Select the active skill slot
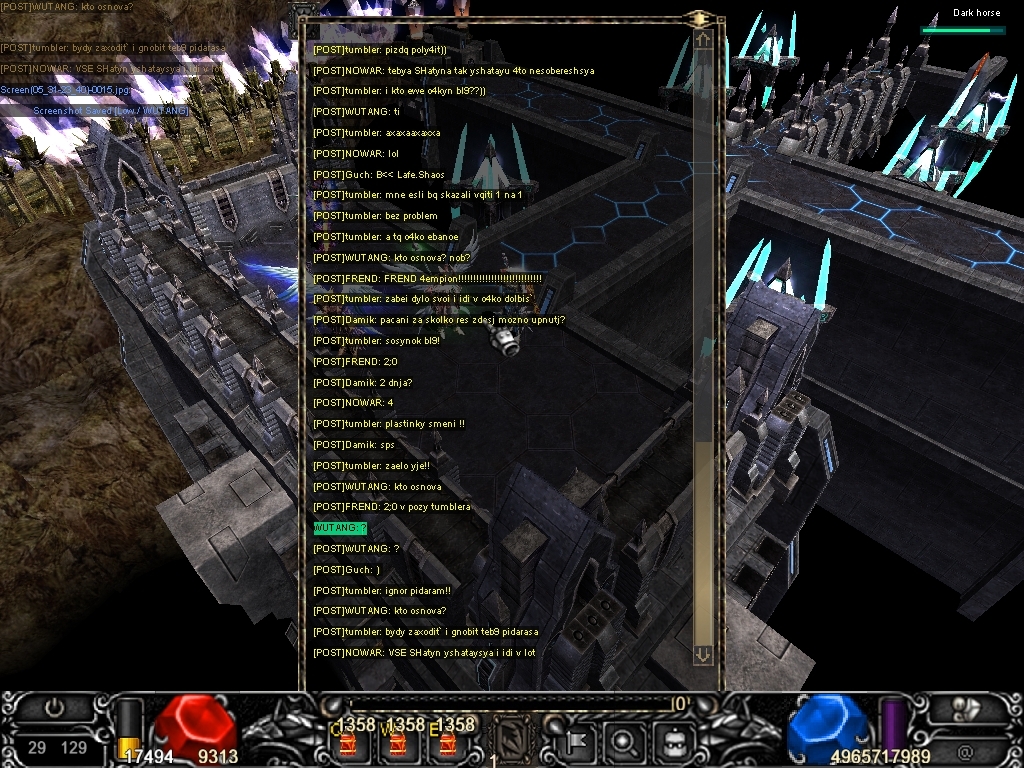 point(513,739)
